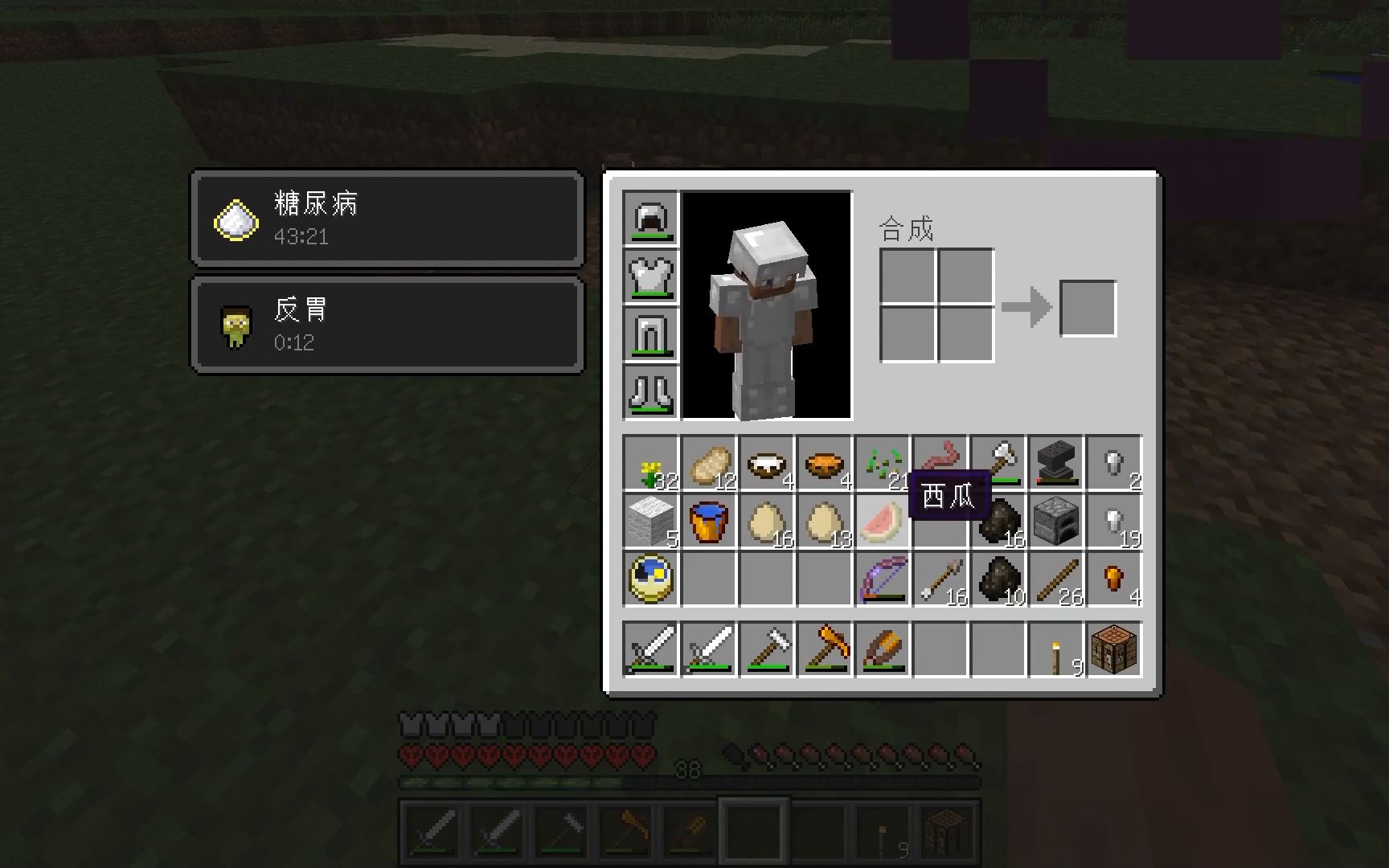The width and height of the screenshot is (1389, 868).
Task: Select the water bucket in the inventory
Action: pos(708,521)
